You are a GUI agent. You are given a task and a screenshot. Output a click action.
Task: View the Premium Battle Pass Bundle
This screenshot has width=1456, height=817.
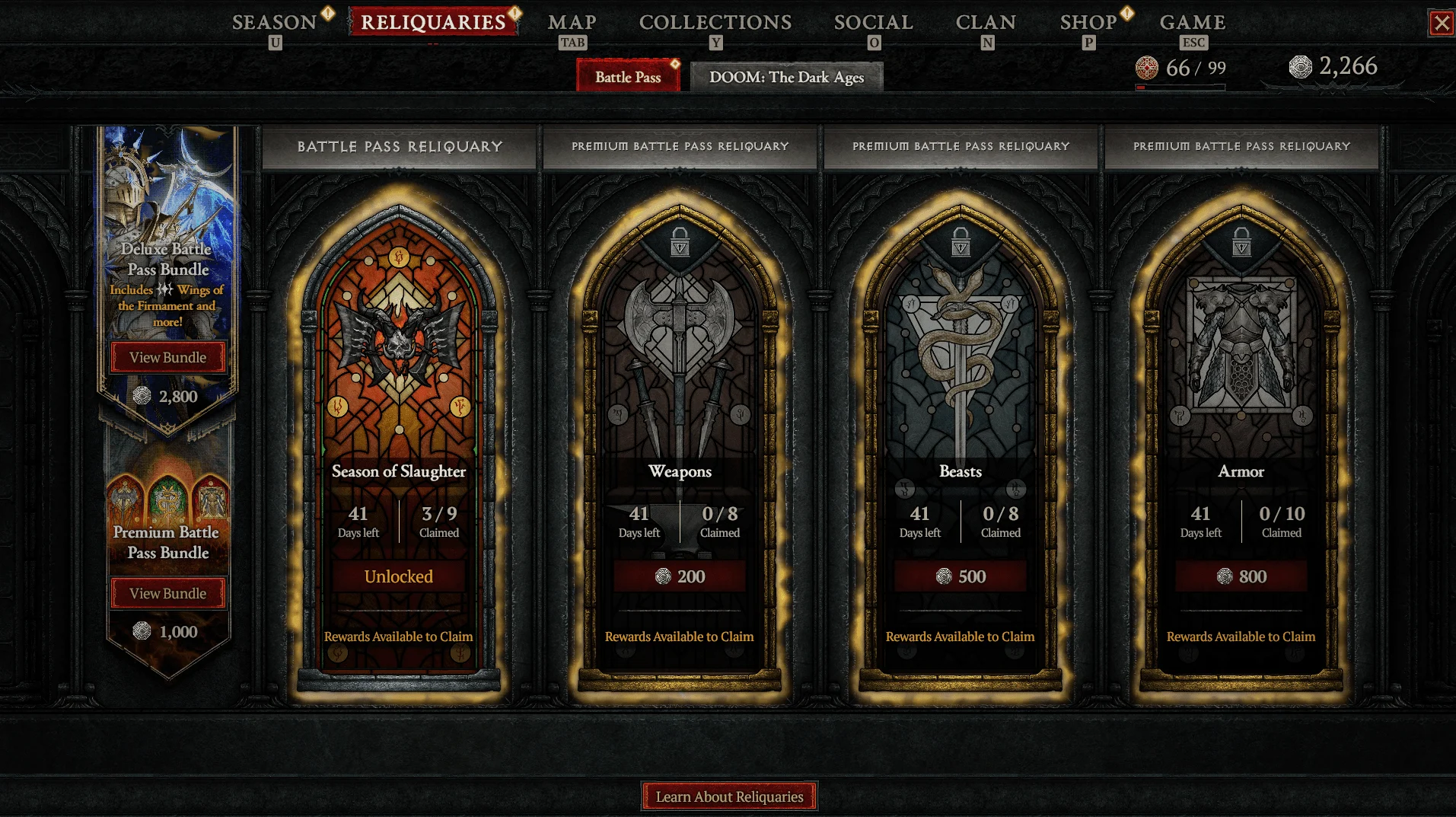[167, 593]
